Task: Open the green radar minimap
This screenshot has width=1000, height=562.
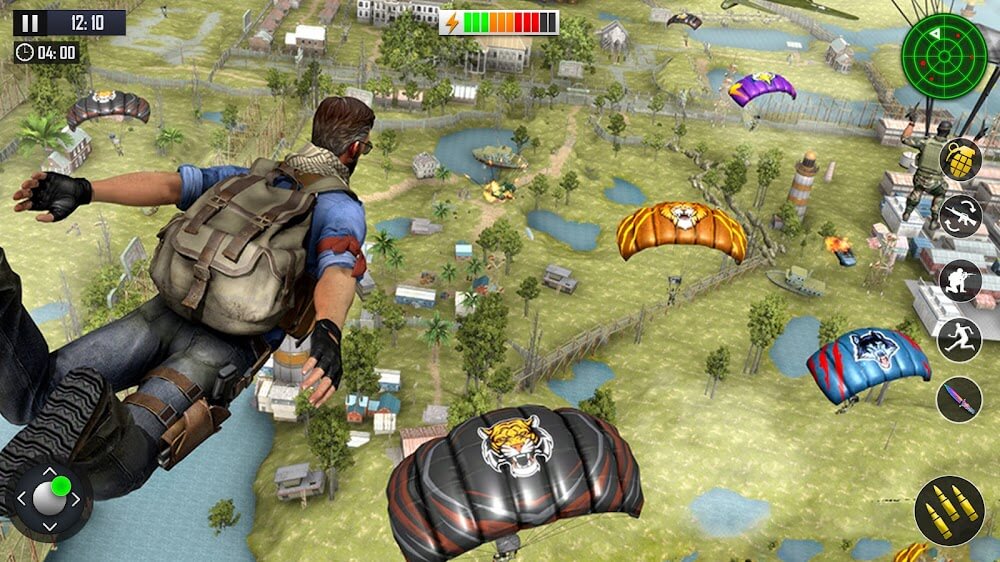Action: pyautogui.click(x=943, y=56)
